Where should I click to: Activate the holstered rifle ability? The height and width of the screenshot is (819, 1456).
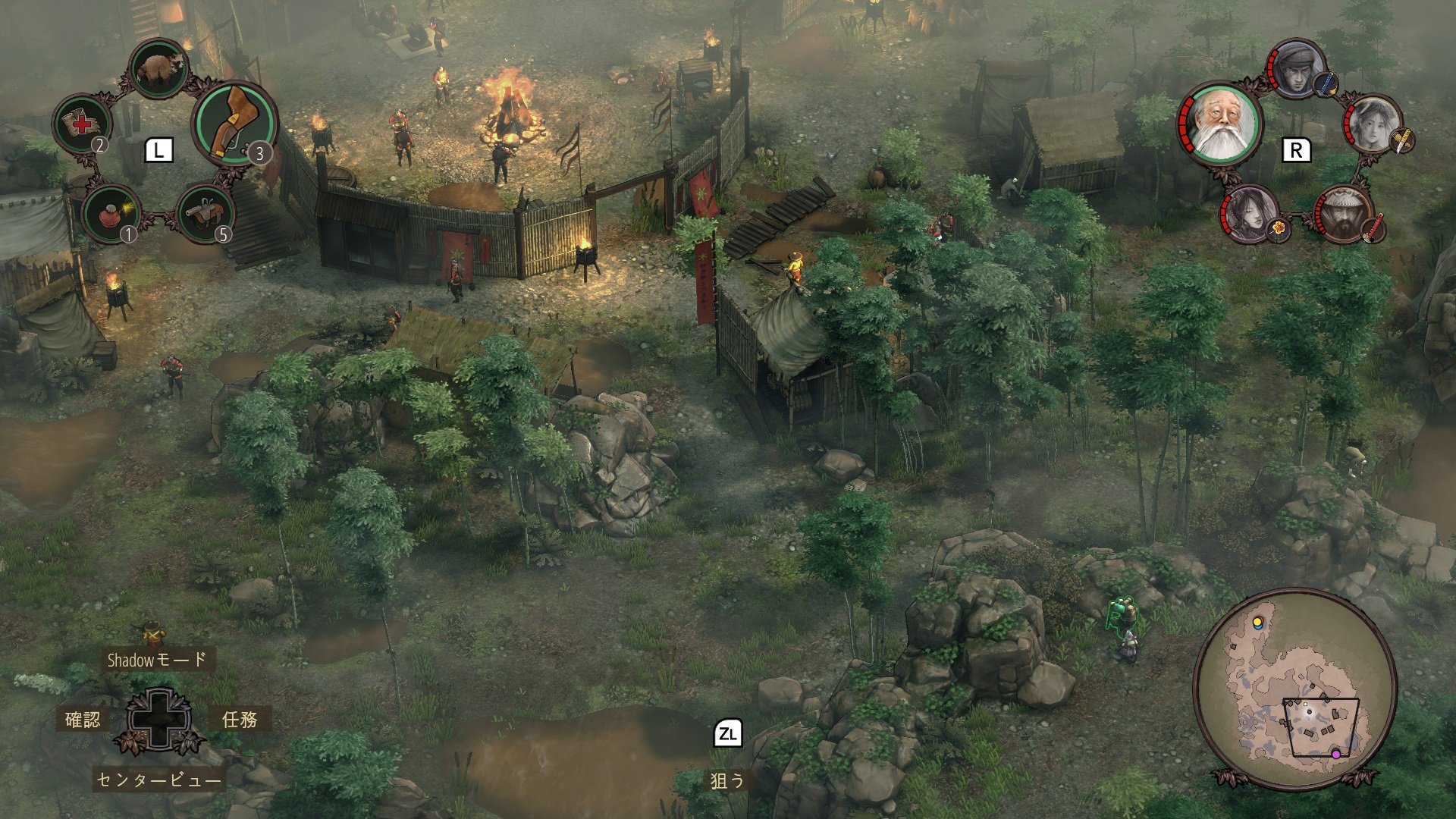click(x=234, y=122)
